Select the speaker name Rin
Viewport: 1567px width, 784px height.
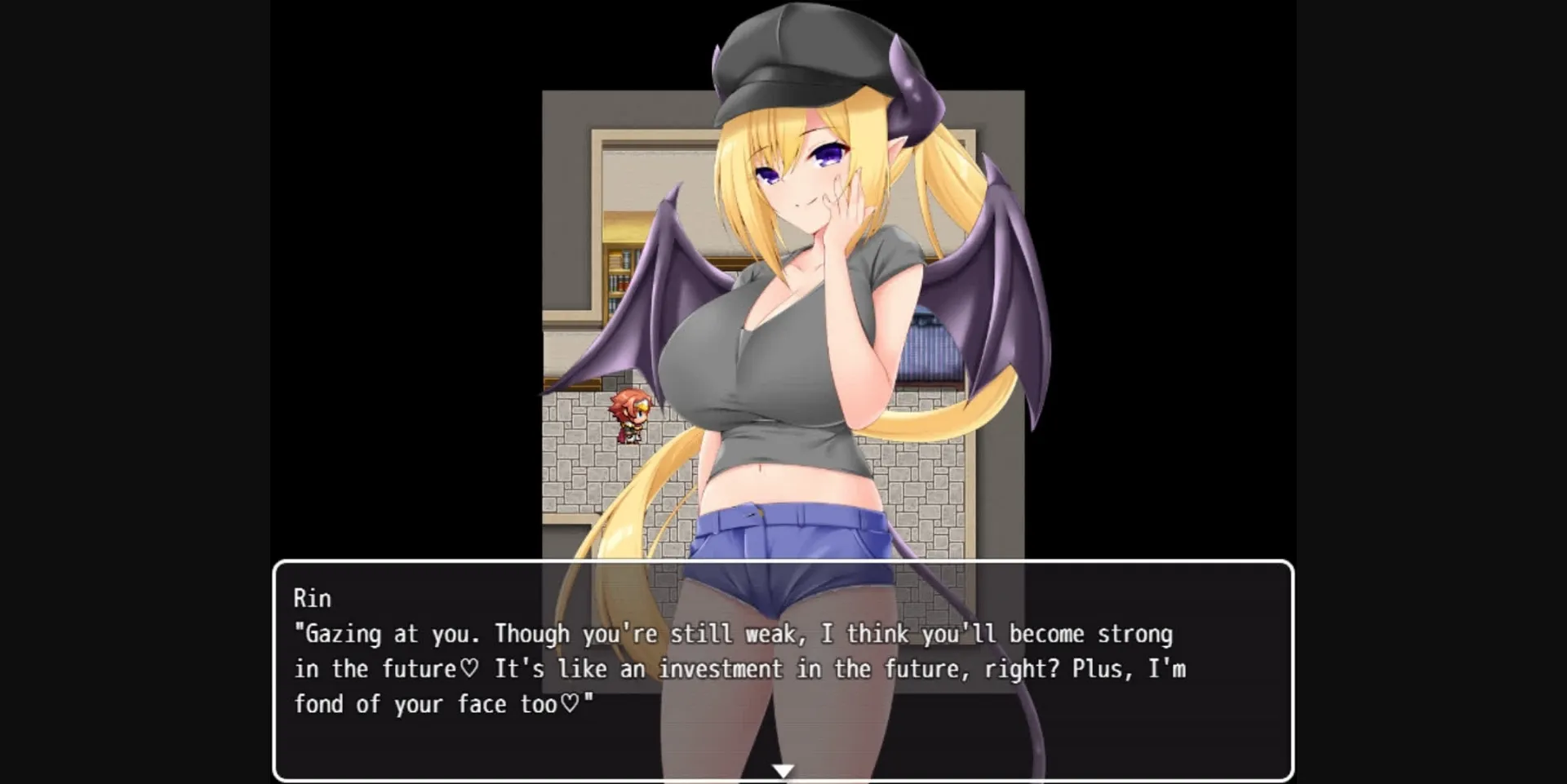(313, 598)
